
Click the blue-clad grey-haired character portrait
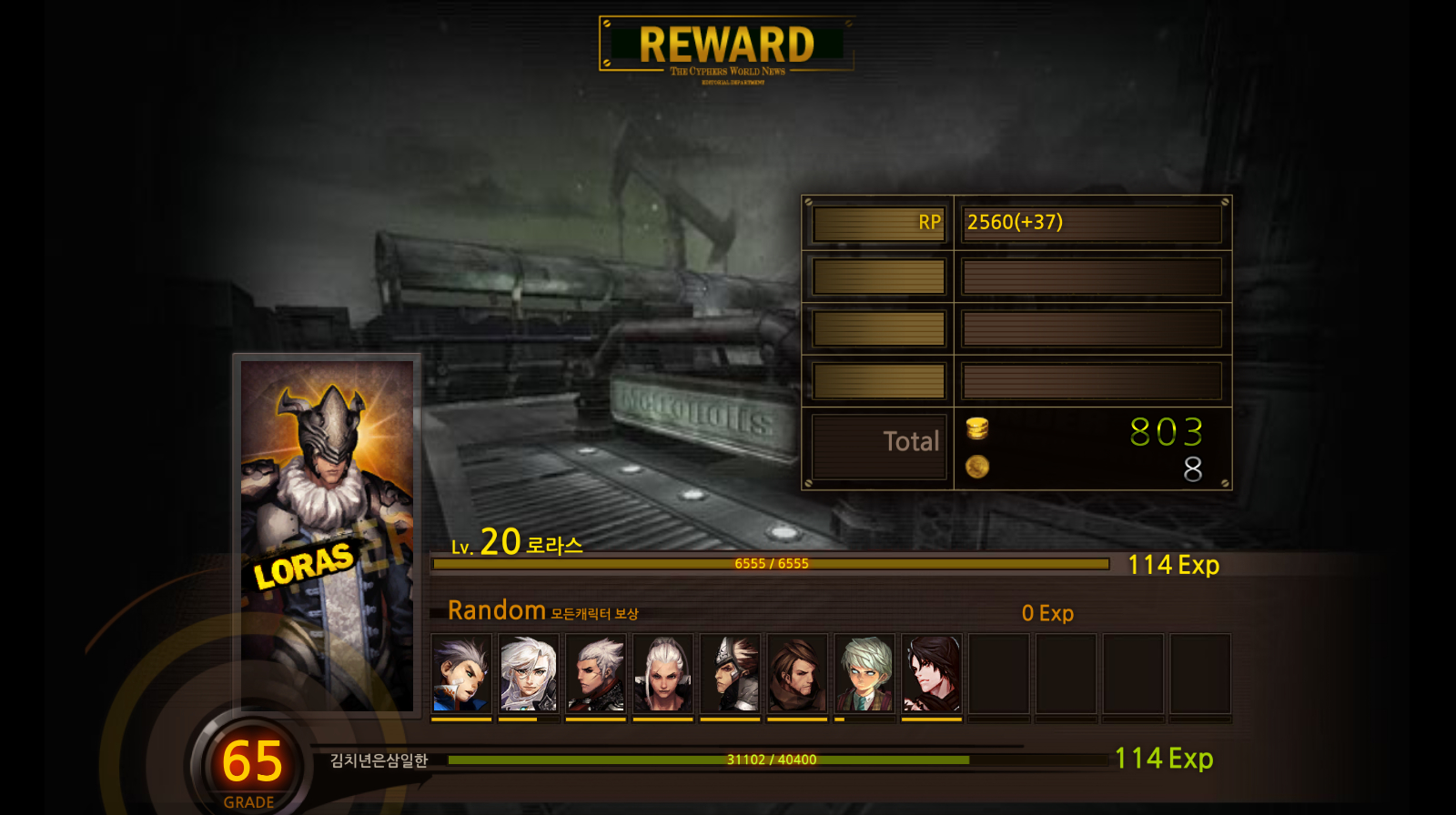click(x=461, y=674)
